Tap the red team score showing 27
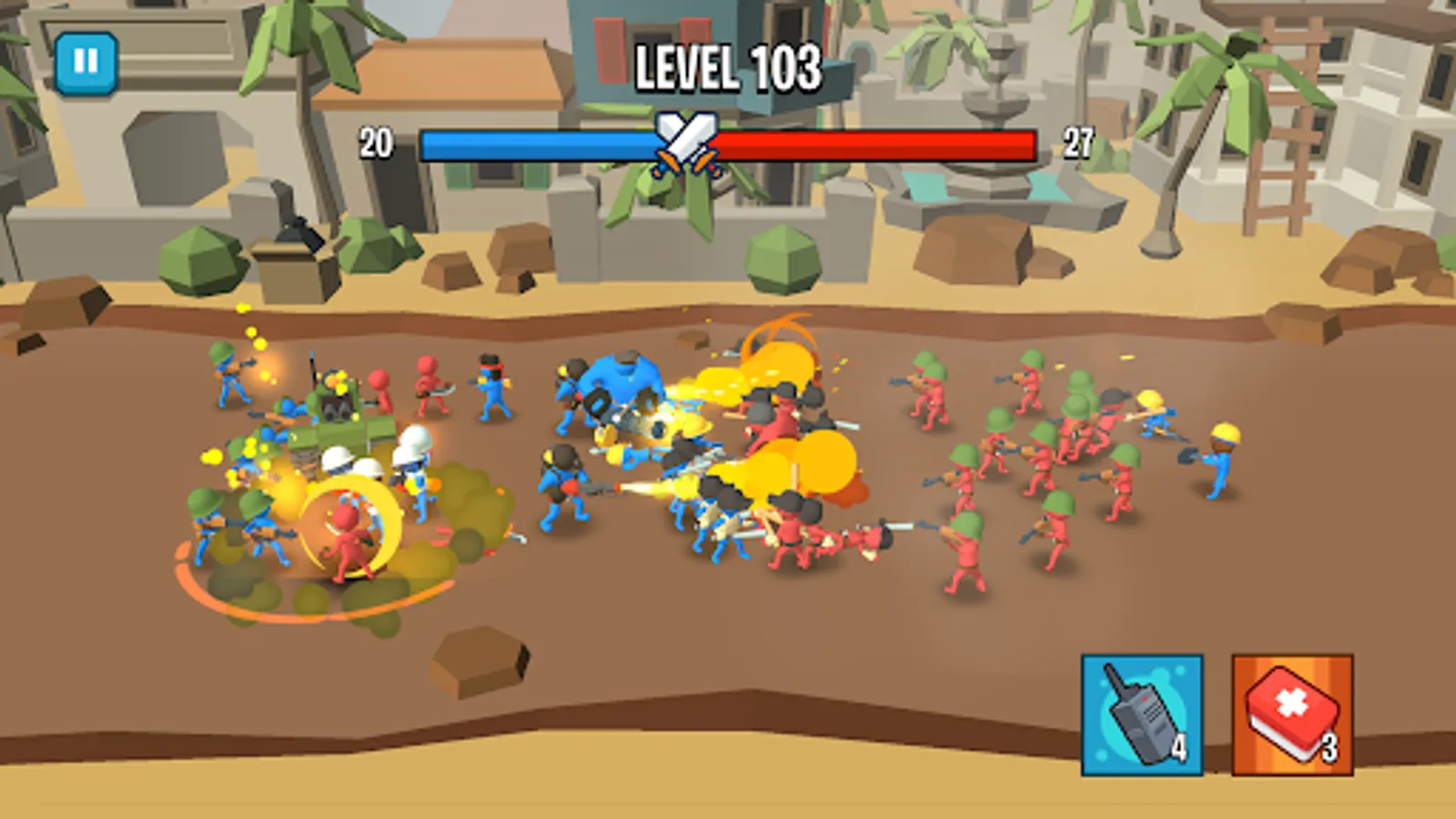This screenshot has height=819, width=1456. click(x=1078, y=142)
